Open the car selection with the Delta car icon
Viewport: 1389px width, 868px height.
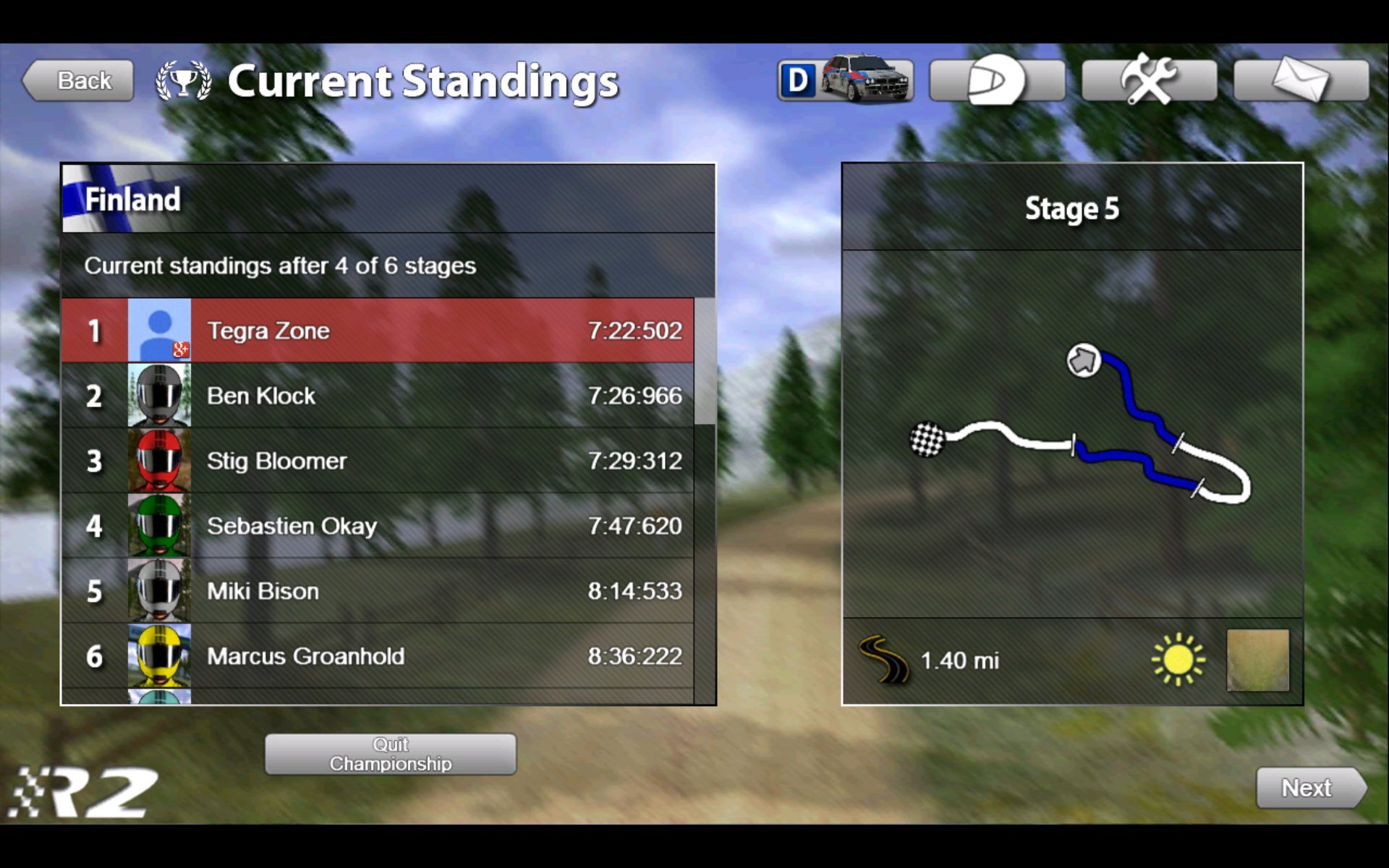[x=844, y=80]
